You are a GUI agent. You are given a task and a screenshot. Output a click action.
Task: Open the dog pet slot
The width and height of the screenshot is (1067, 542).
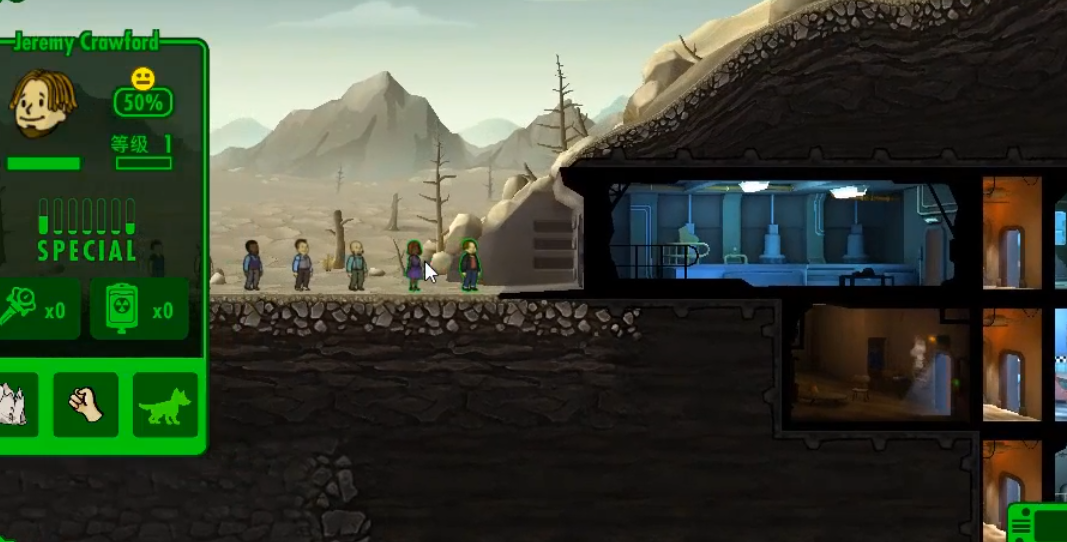165,404
